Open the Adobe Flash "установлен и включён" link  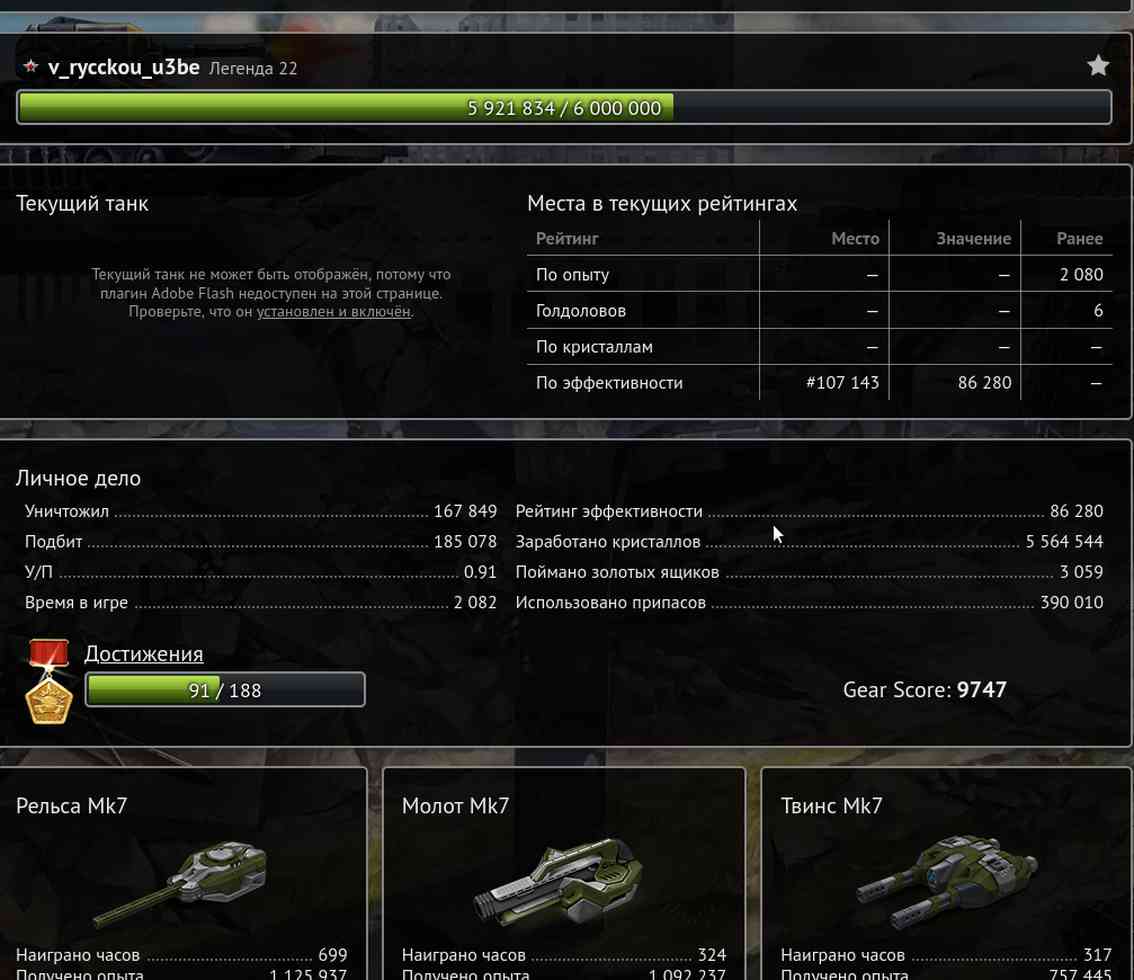pos(333,311)
